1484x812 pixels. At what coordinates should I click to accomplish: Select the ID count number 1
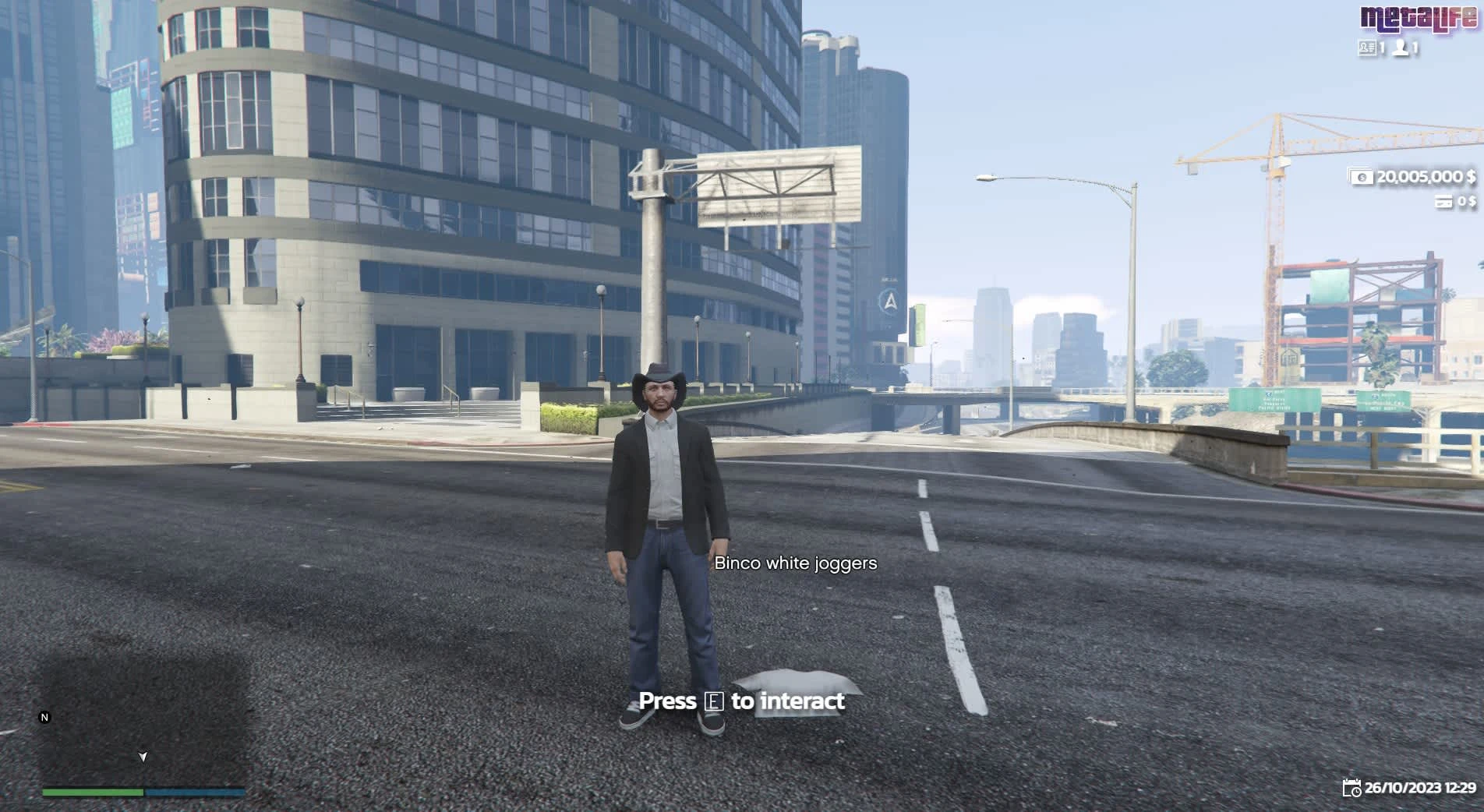click(x=1382, y=48)
